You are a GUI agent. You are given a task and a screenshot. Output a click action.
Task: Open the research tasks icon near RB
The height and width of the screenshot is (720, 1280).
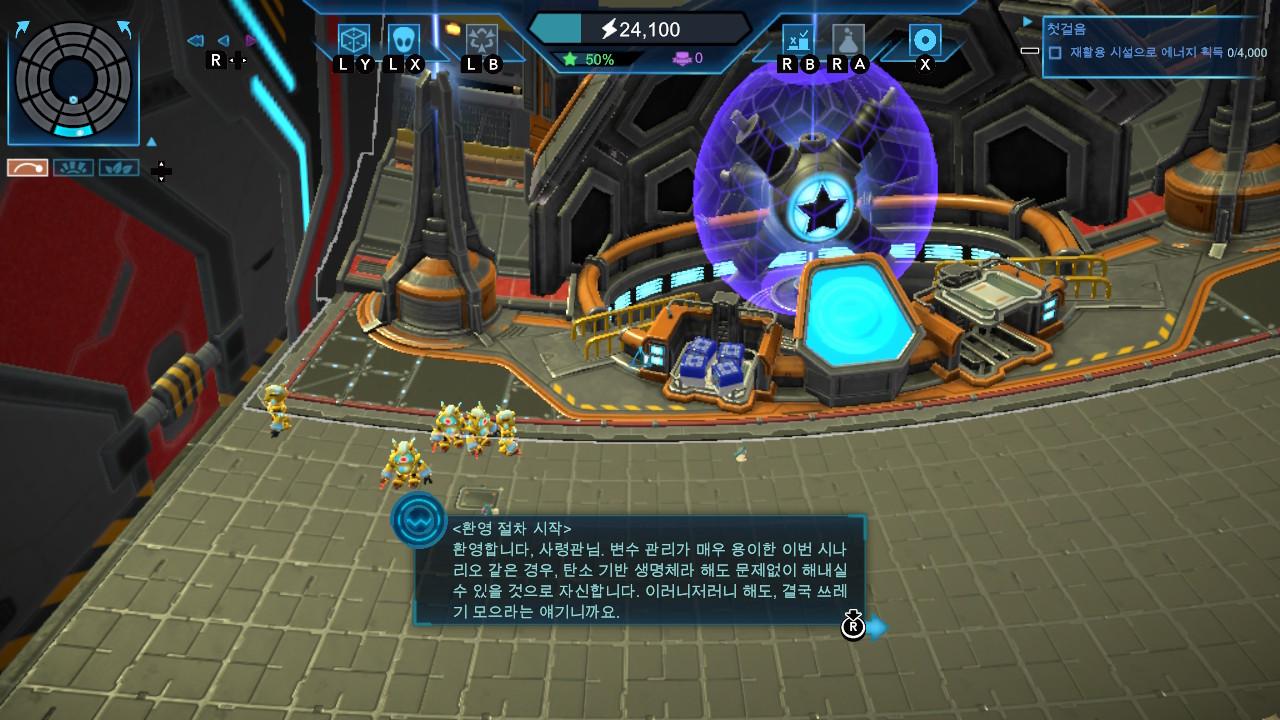[798, 38]
